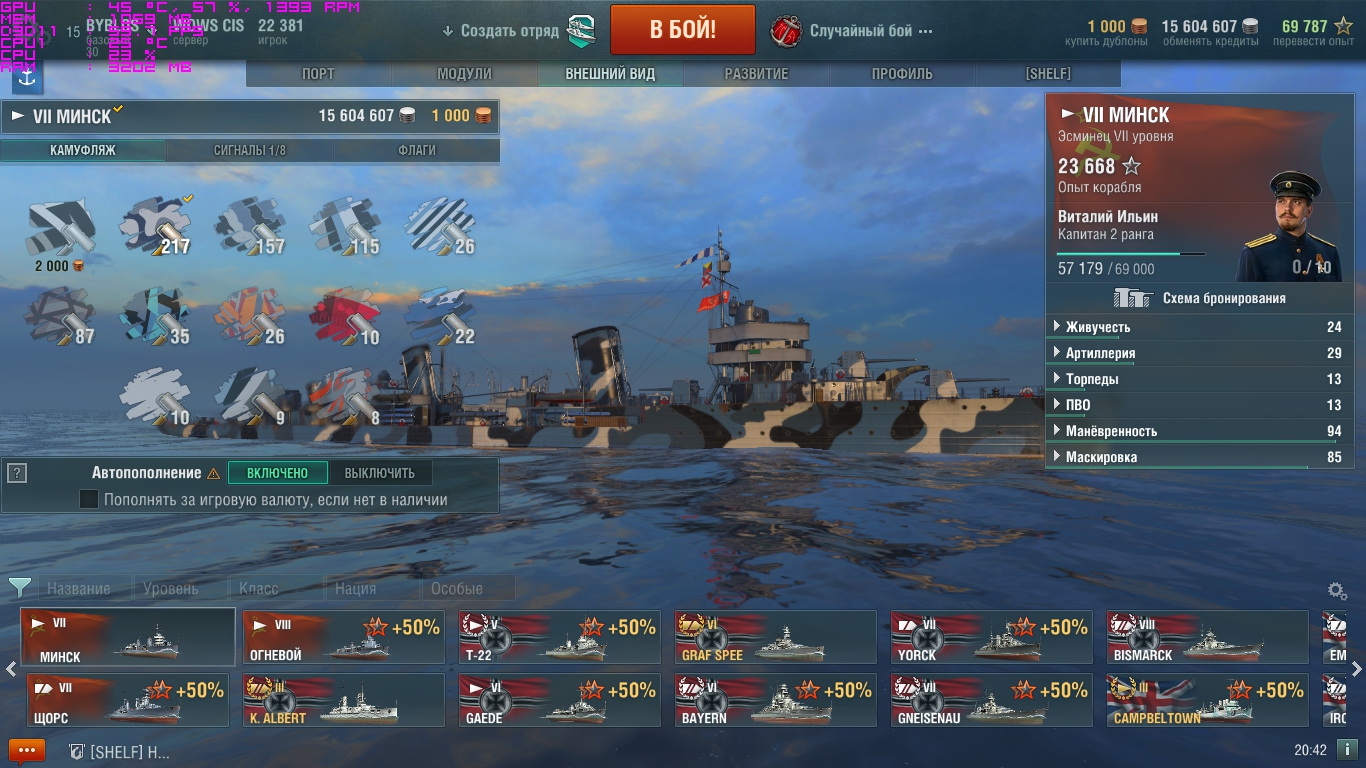Open the МОДУЛИ tab

[x=464, y=74]
